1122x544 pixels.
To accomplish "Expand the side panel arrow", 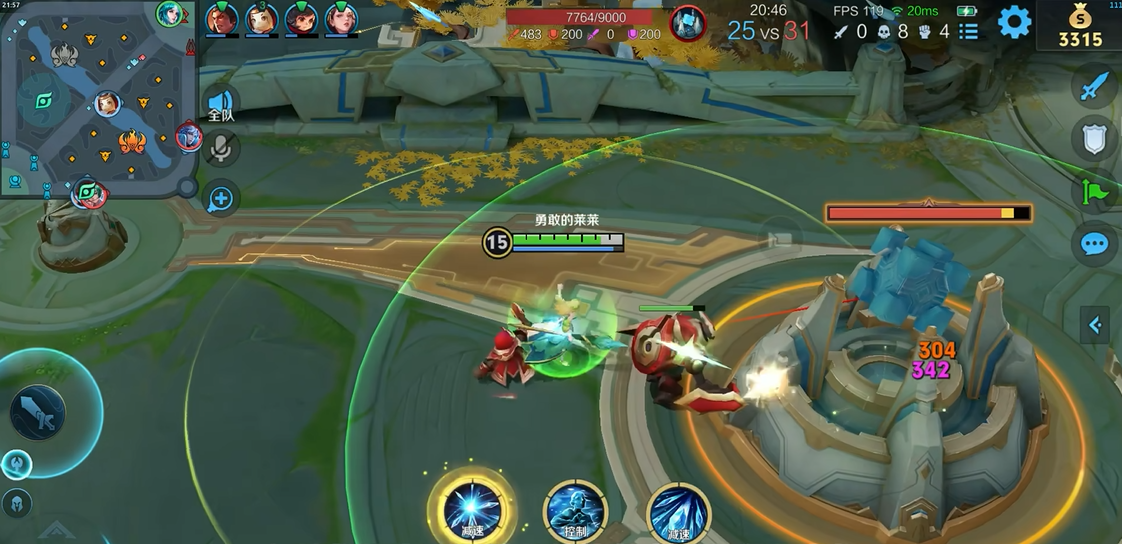I will (1095, 324).
